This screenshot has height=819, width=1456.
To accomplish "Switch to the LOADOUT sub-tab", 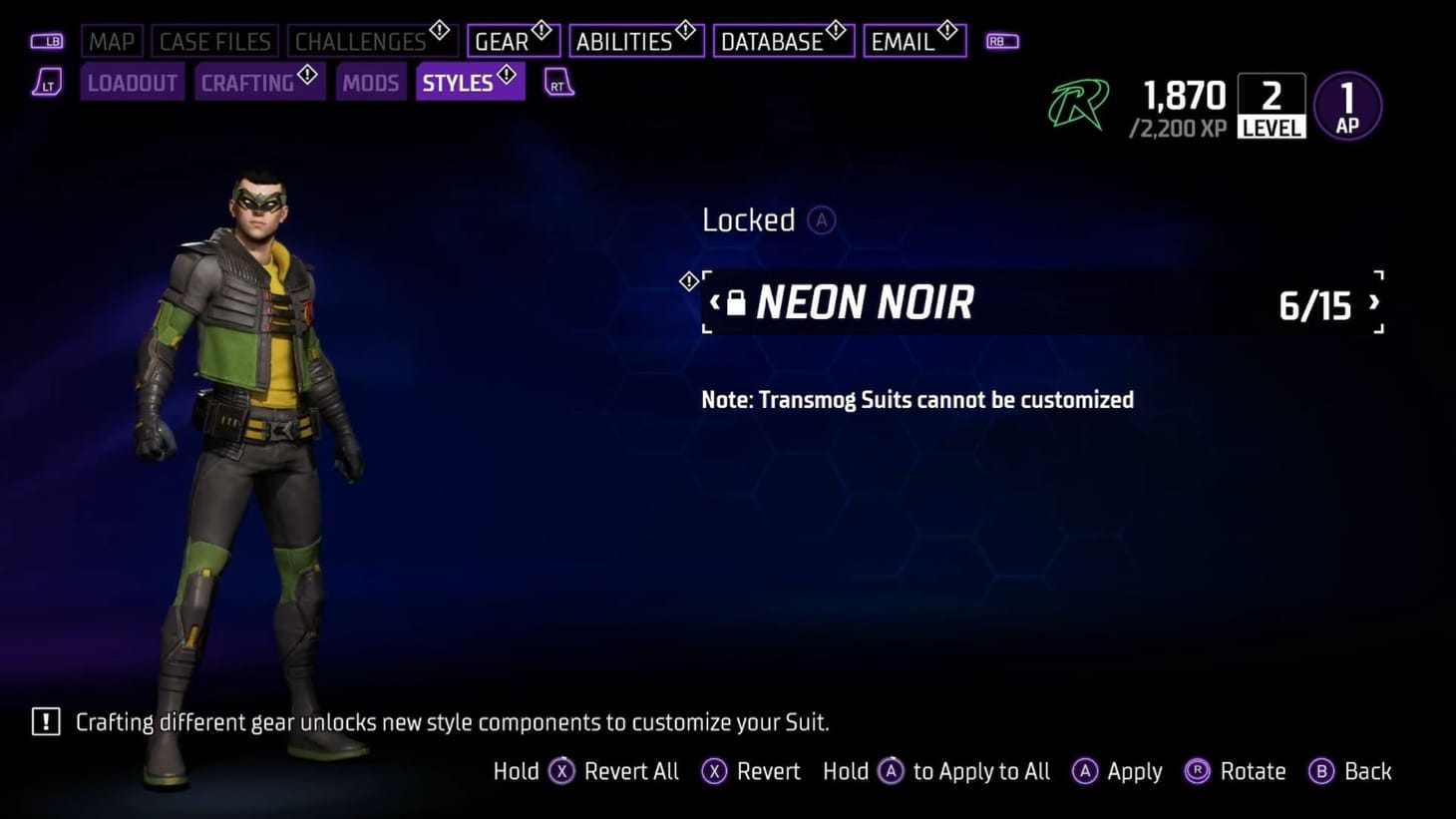I will coord(132,83).
